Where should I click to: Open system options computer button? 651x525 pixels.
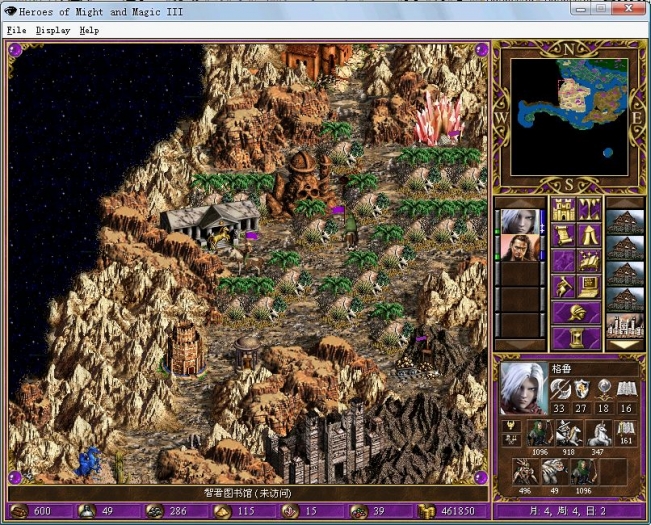pyautogui.click(x=589, y=288)
